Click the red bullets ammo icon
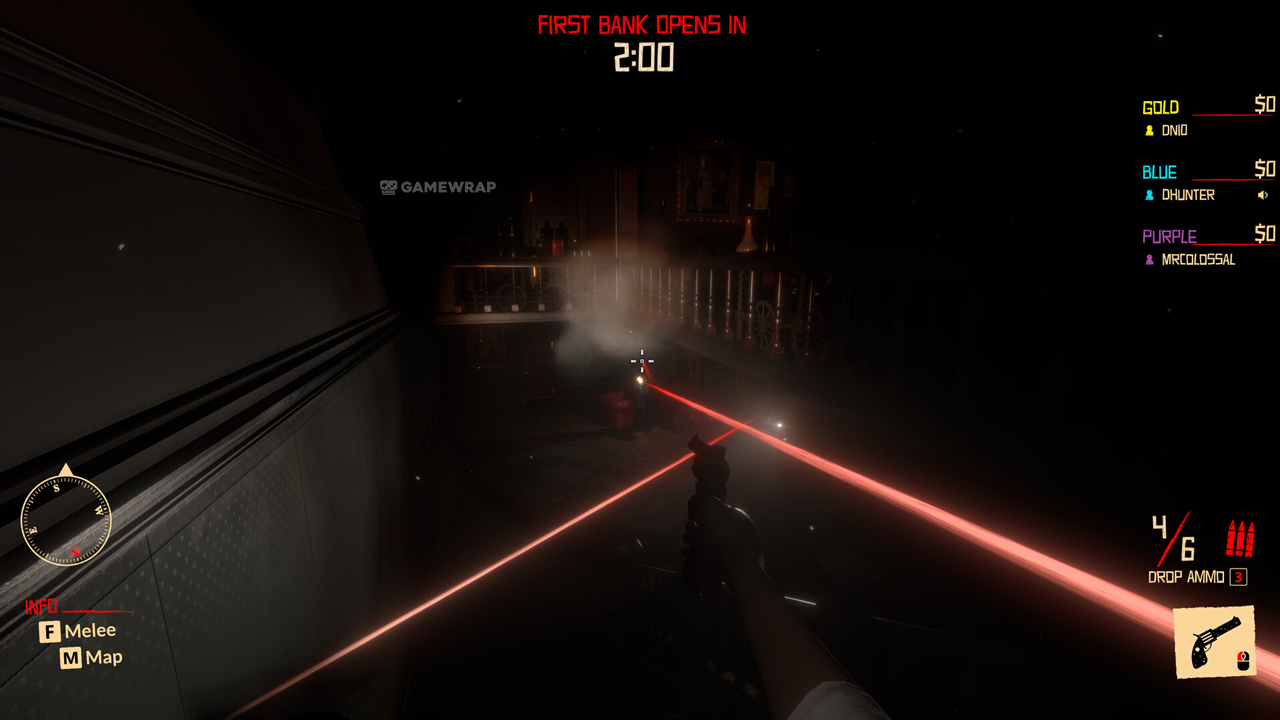The width and height of the screenshot is (1280, 720). (x=1240, y=539)
